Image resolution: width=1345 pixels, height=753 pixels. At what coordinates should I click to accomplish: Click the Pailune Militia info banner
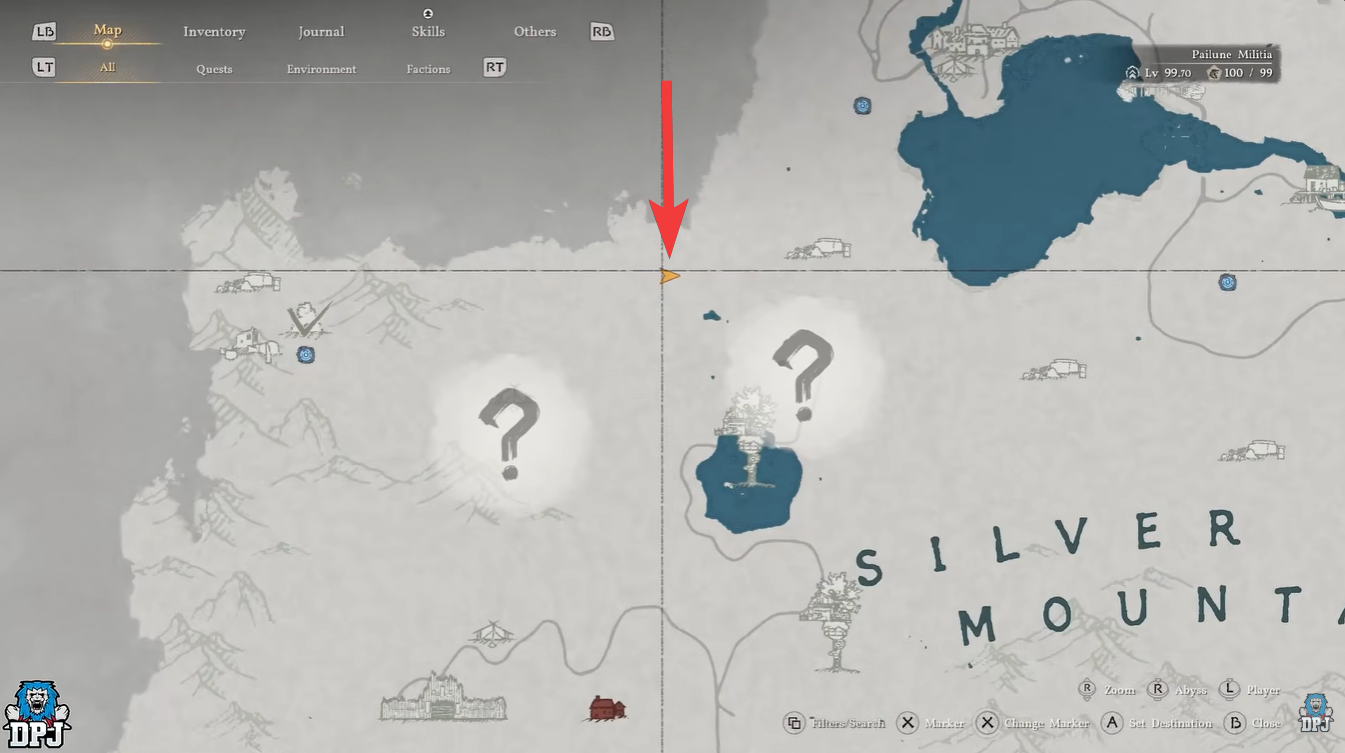1231,55
